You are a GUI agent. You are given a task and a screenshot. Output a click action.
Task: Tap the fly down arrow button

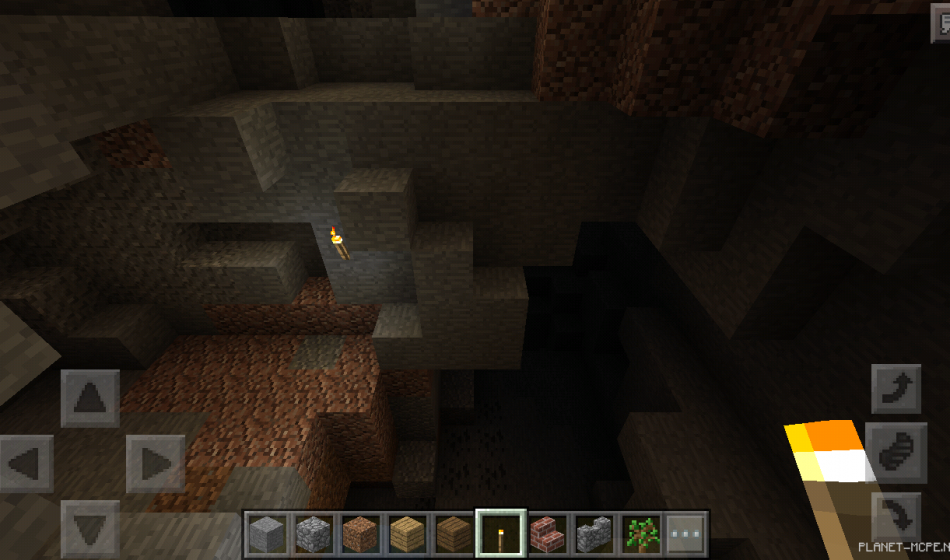(896, 518)
